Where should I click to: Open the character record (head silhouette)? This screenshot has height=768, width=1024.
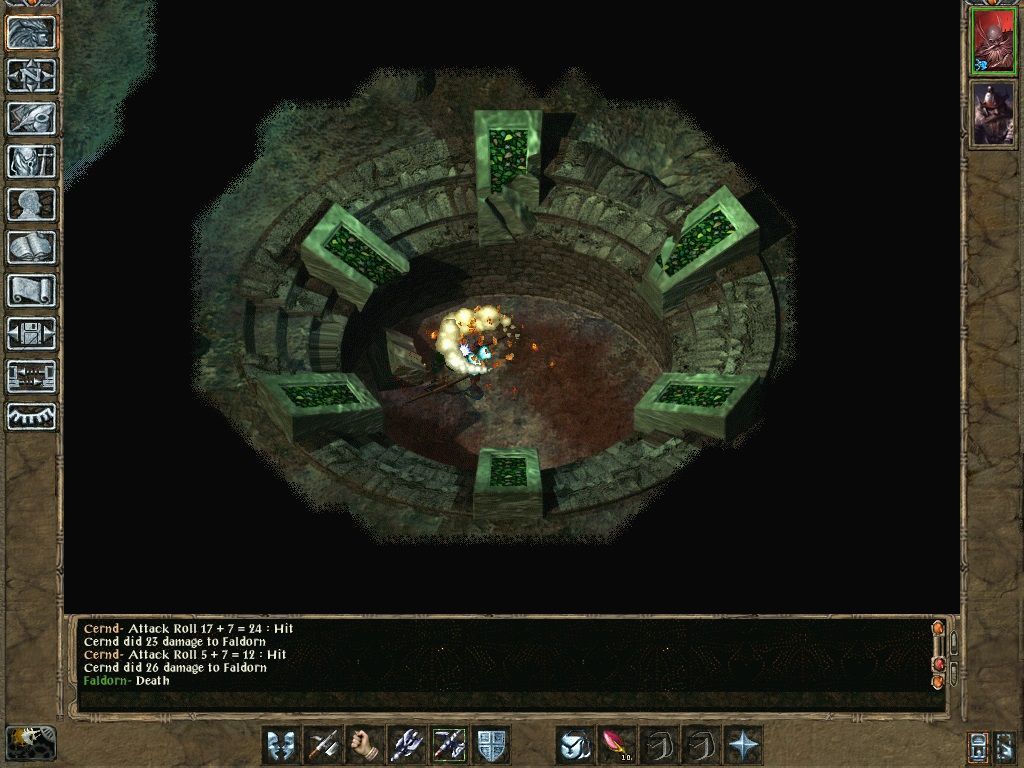31,204
